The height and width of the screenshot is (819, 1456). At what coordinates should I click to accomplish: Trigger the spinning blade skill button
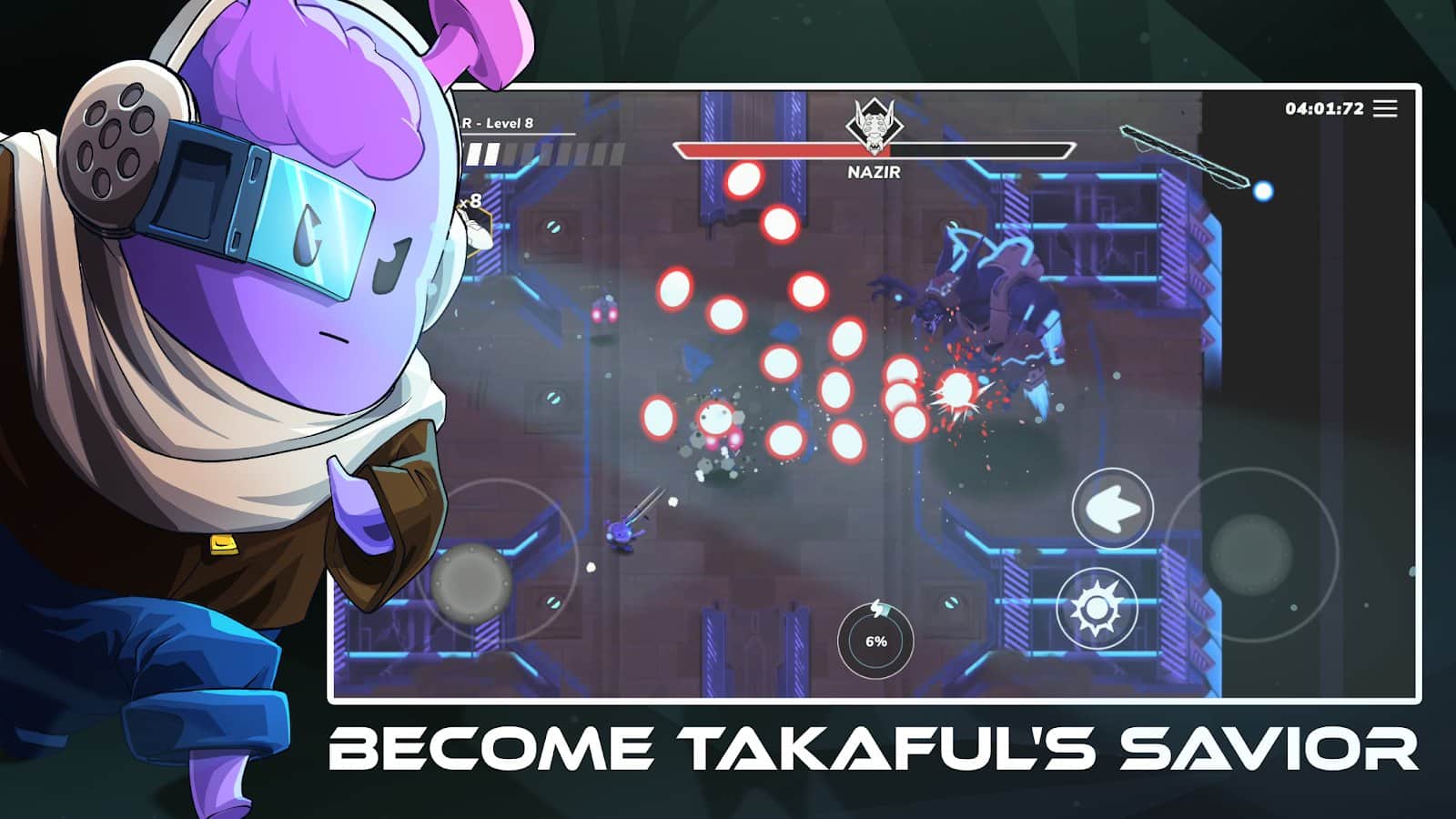click(x=1097, y=607)
